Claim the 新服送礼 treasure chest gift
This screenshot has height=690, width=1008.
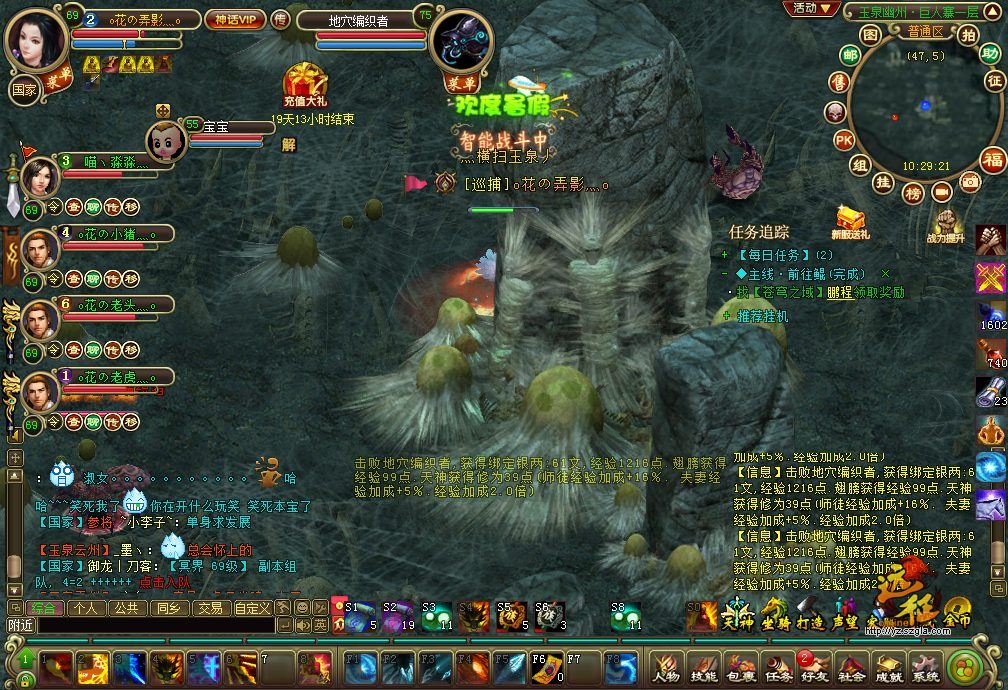tap(851, 218)
